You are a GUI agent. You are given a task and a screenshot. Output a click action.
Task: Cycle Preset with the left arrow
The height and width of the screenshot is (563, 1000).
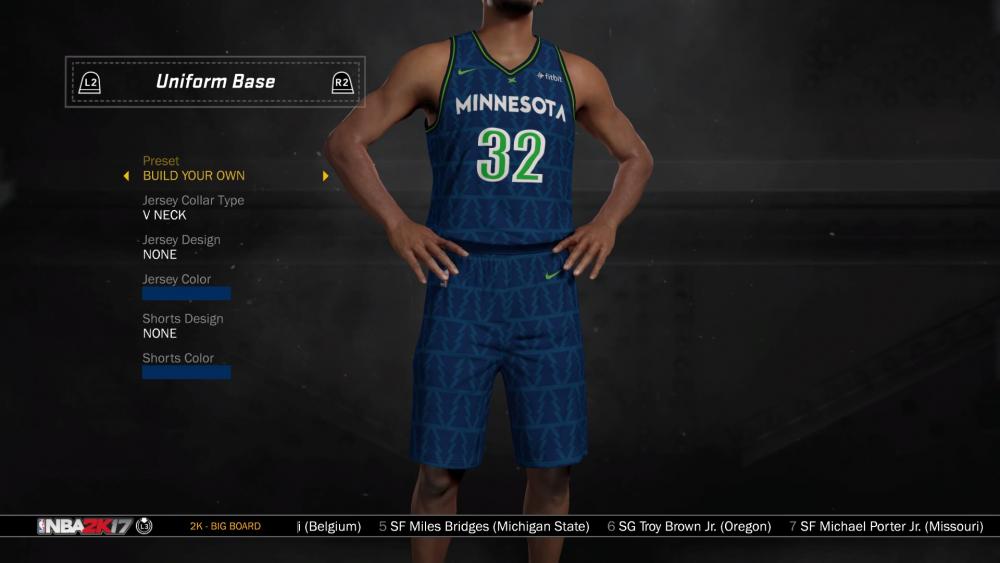(x=126, y=176)
